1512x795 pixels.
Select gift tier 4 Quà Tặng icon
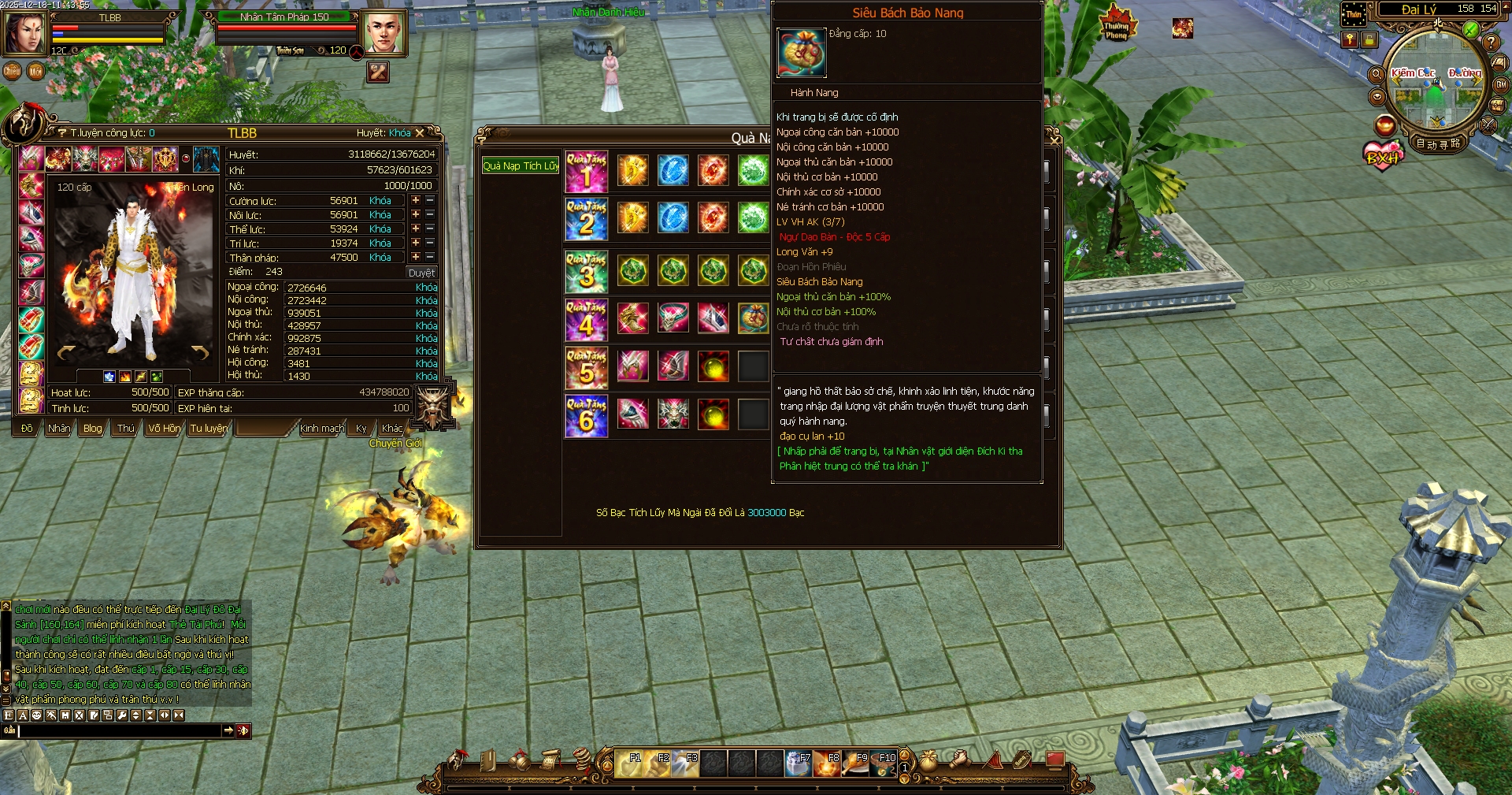[586, 319]
